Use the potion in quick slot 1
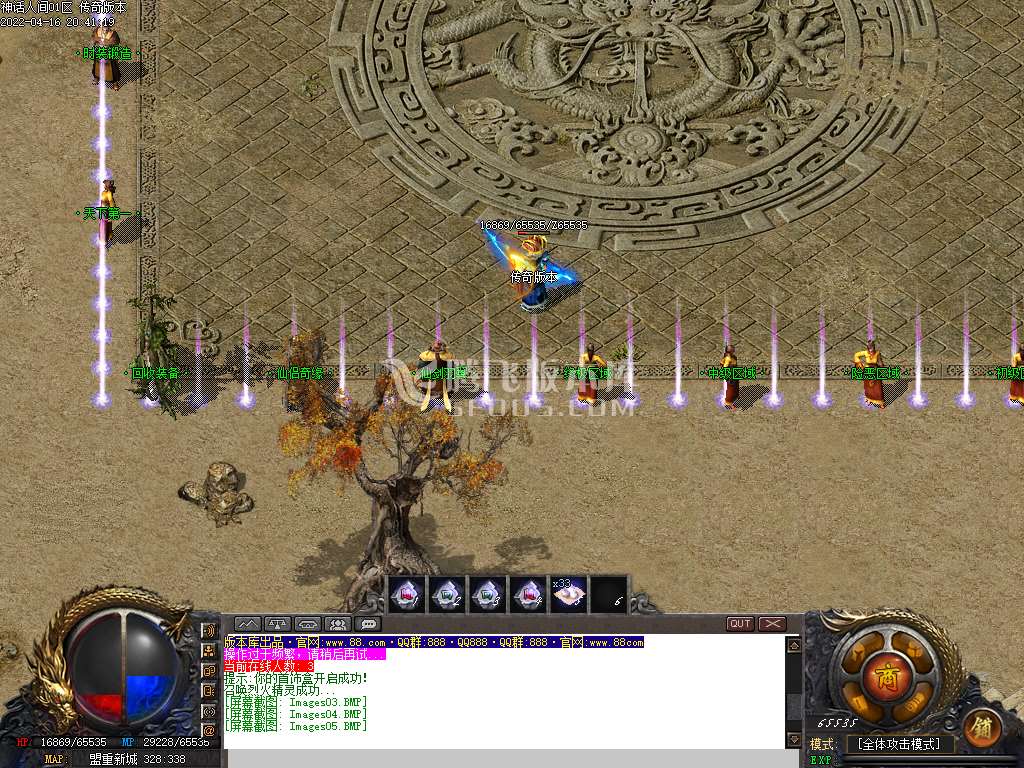This screenshot has height=768, width=1024. click(407, 595)
